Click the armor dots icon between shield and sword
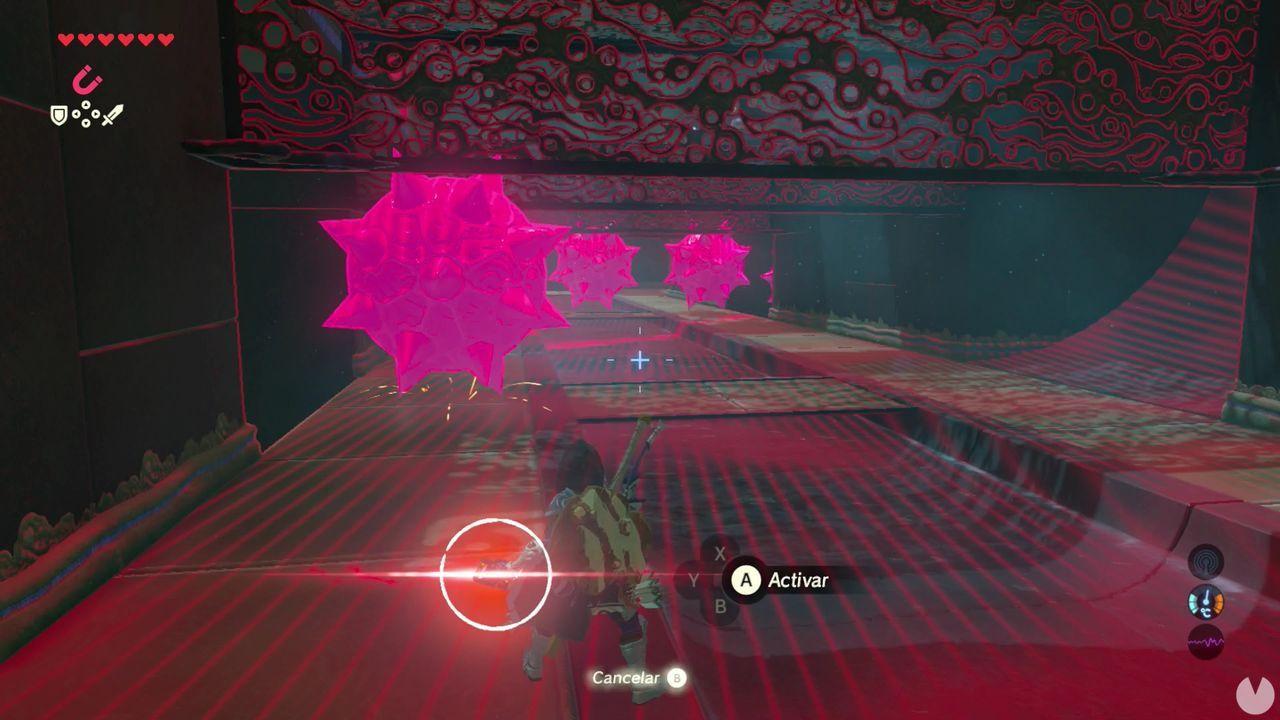The image size is (1280, 720). point(86,113)
